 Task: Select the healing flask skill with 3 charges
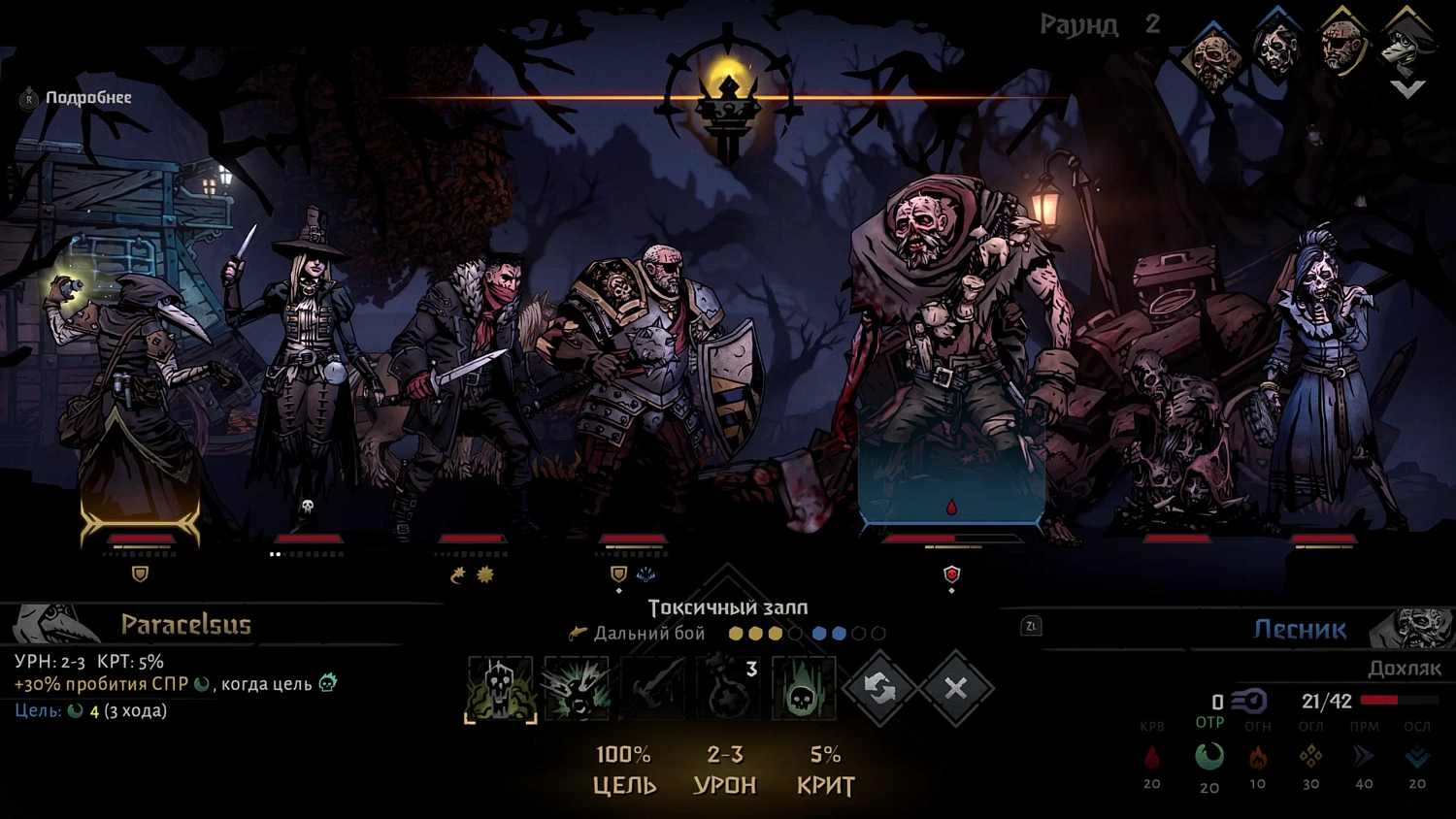click(x=728, y=687)
